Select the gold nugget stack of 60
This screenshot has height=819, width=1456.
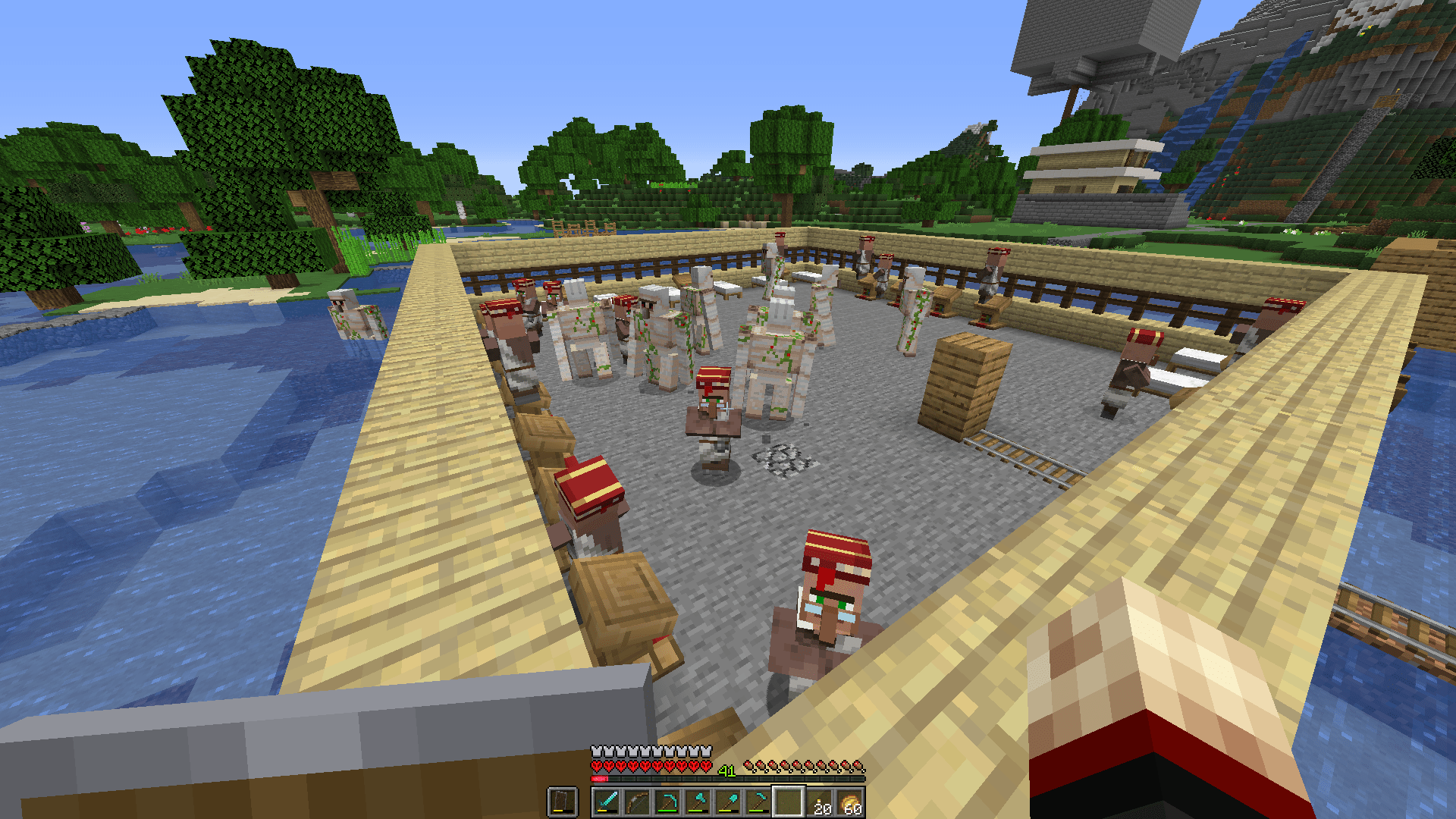848,800
